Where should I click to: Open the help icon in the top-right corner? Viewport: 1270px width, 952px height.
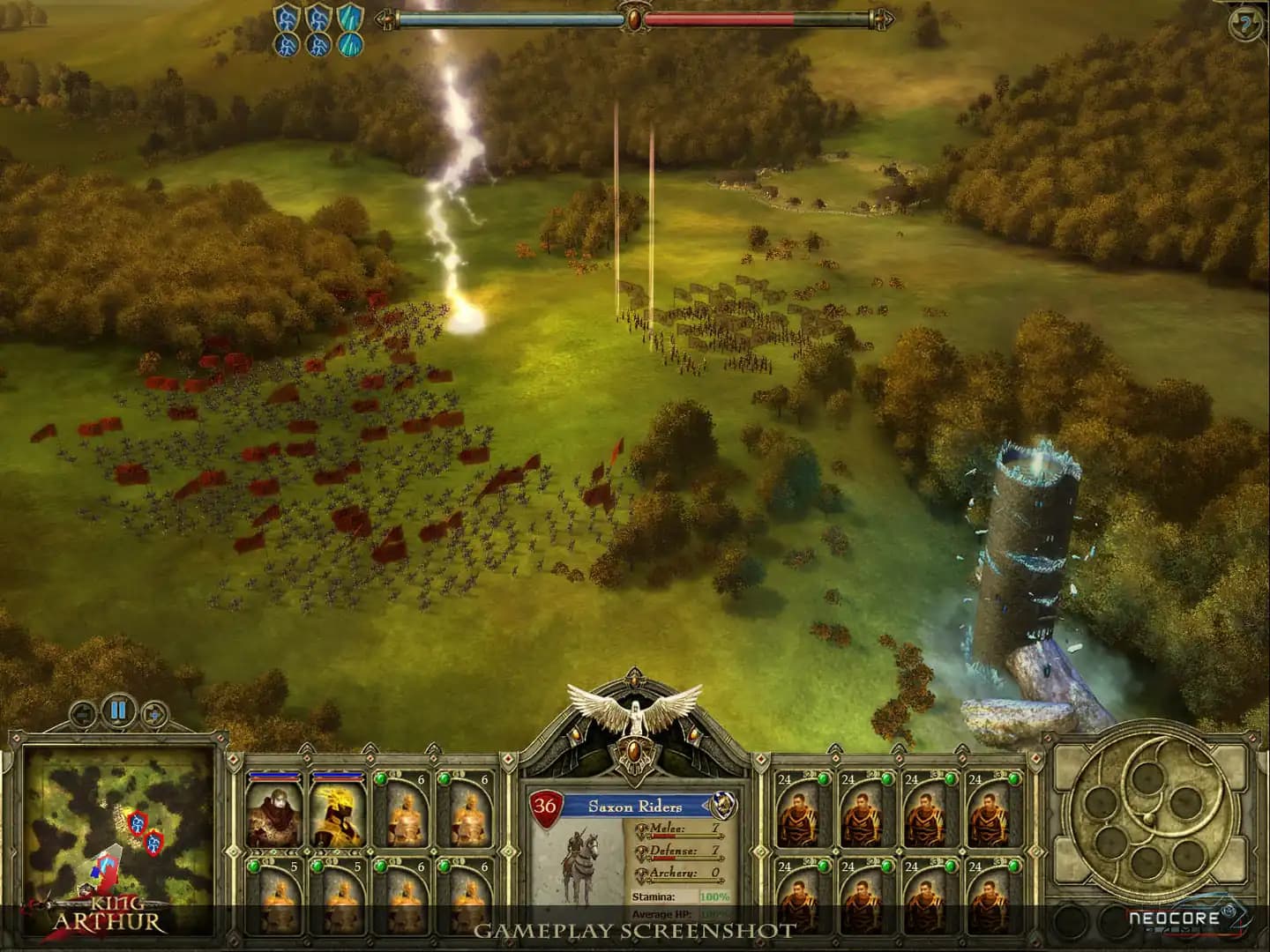point(1244,22)
